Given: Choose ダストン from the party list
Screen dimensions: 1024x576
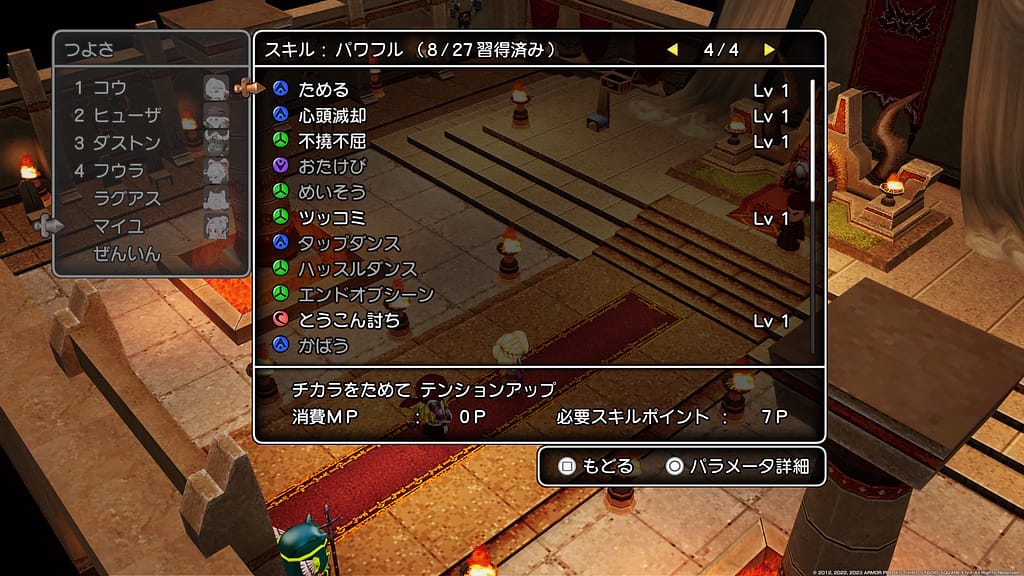Looking at the screenshot, I should pos(125,143).
